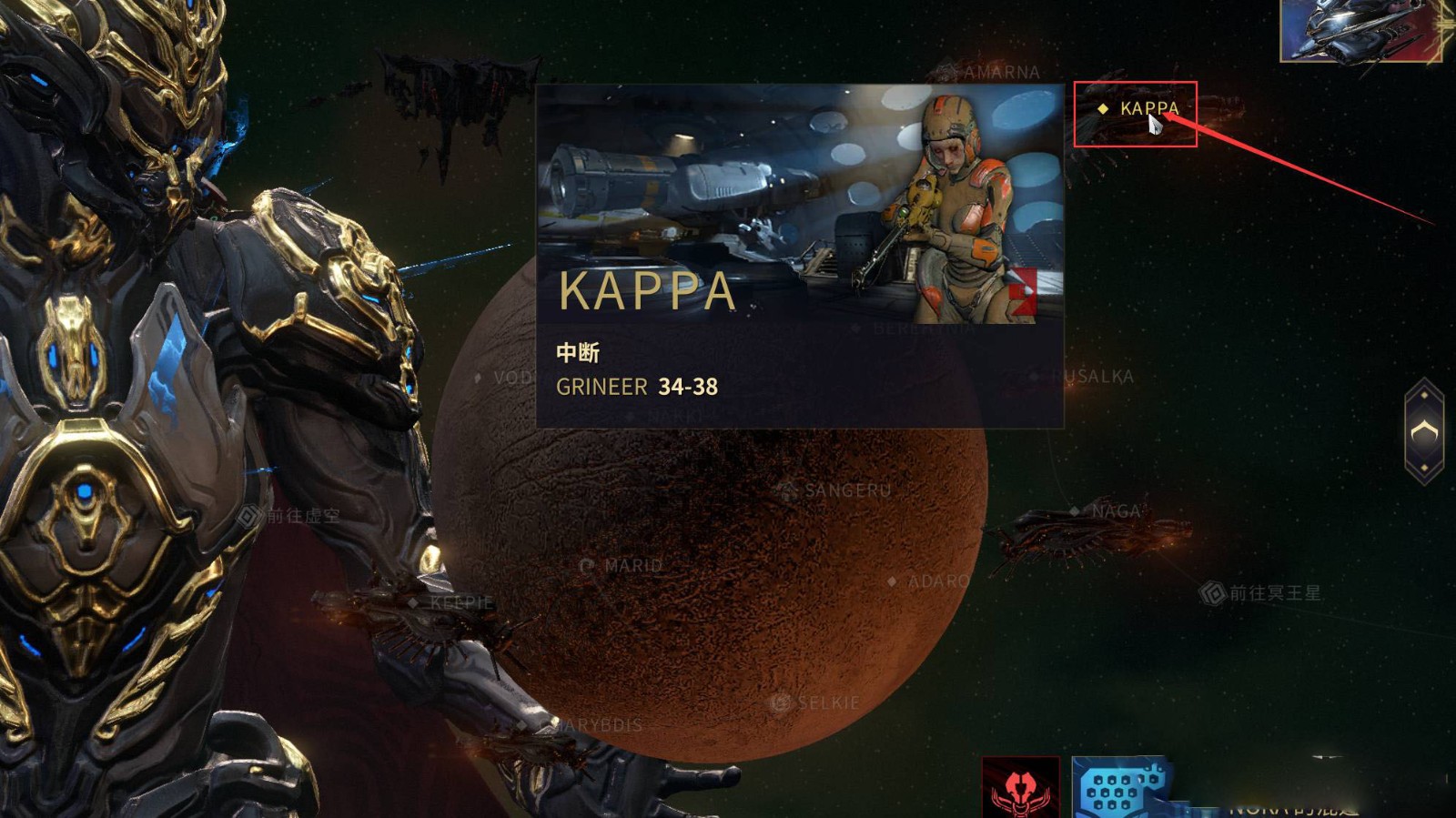Viewport: 1456px width, 818px height.
Task: Open the Adaro mission node
Action: click(937, 581)
